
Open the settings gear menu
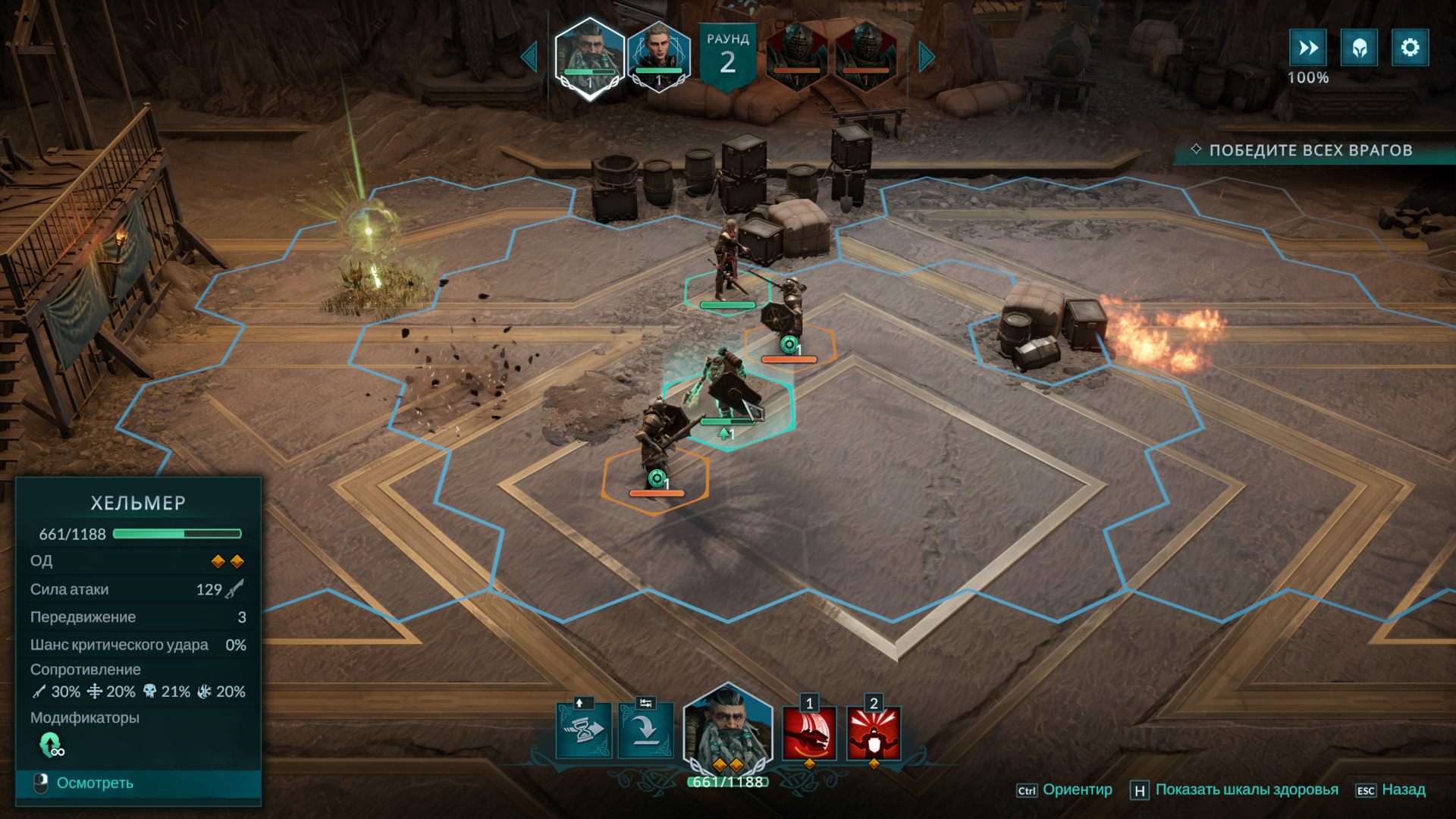pos(1409,47)
